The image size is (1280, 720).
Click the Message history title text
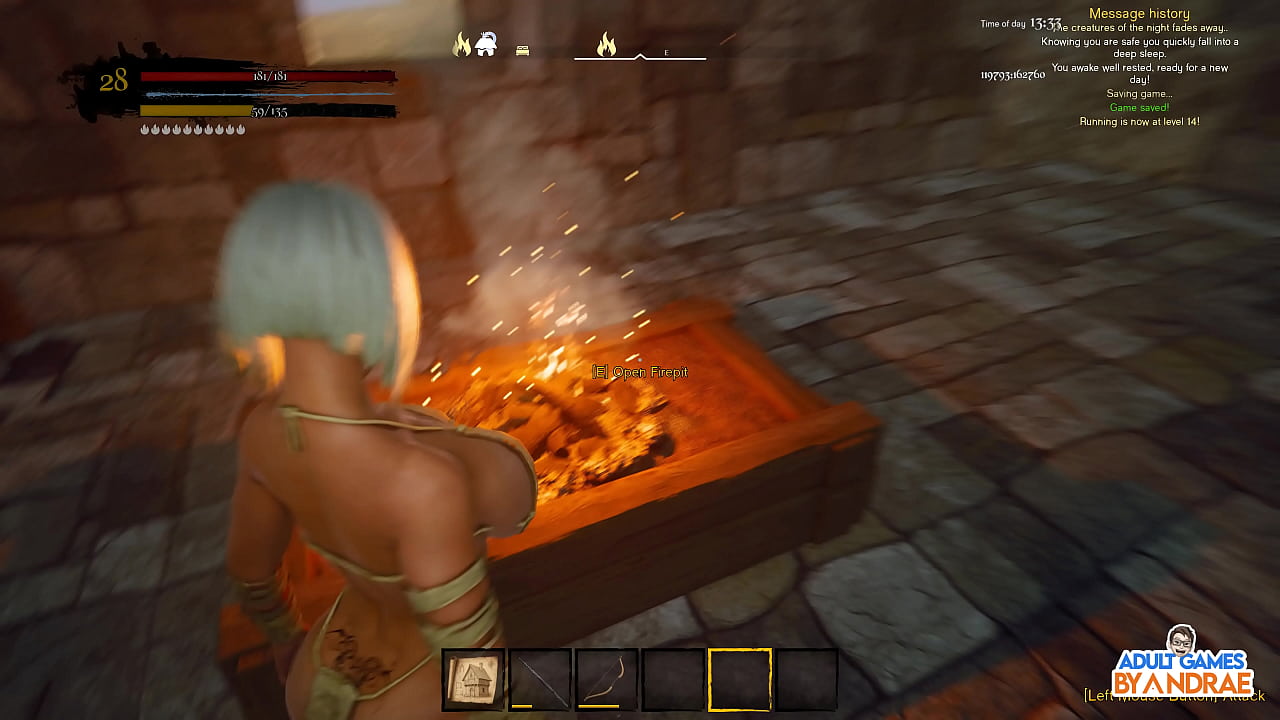(1139, 13)
